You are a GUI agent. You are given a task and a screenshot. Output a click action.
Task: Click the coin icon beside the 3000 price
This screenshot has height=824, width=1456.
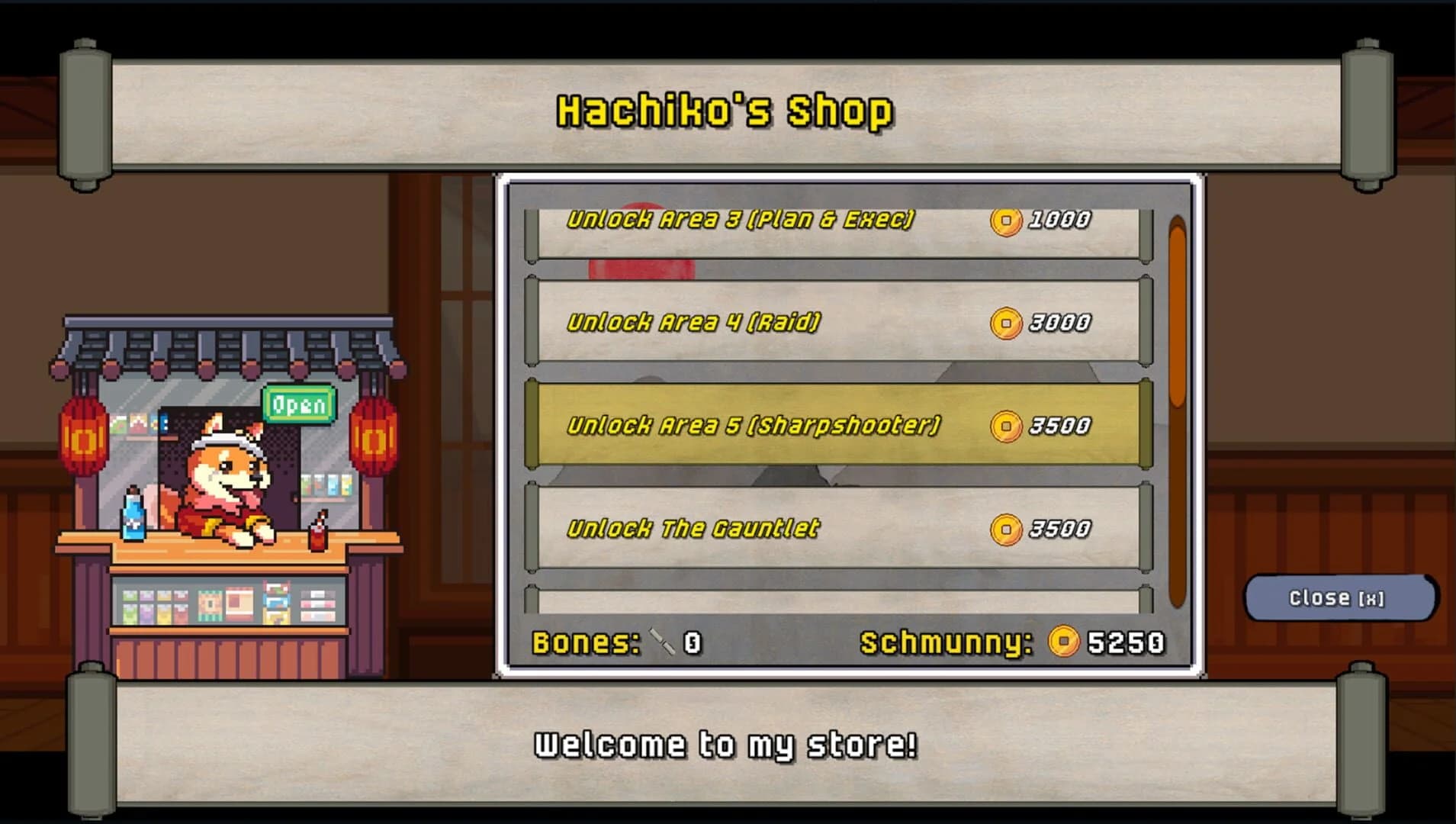pyautogui.click(x=1005, y=322)
